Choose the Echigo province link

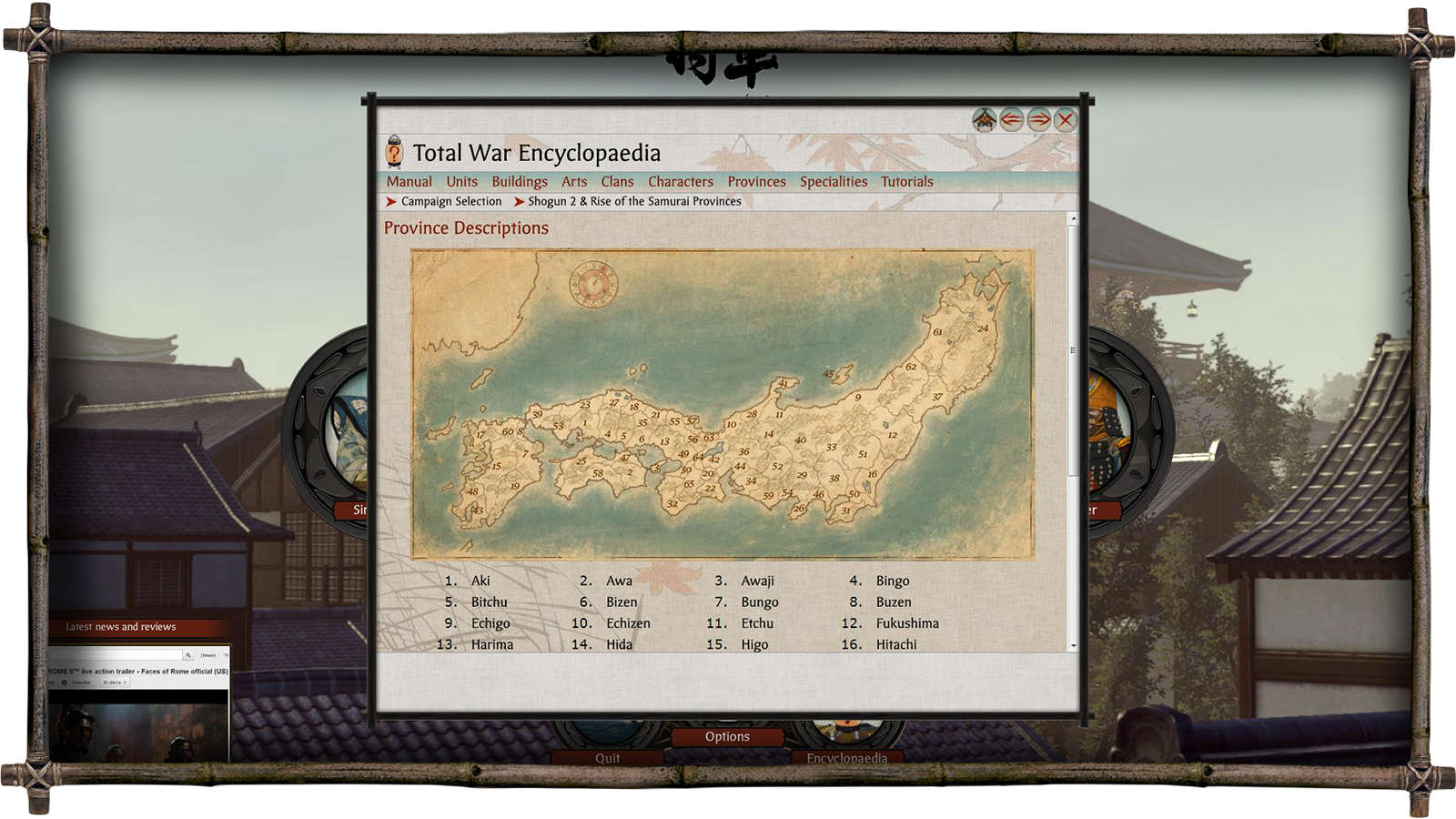(x=490, y=623)
